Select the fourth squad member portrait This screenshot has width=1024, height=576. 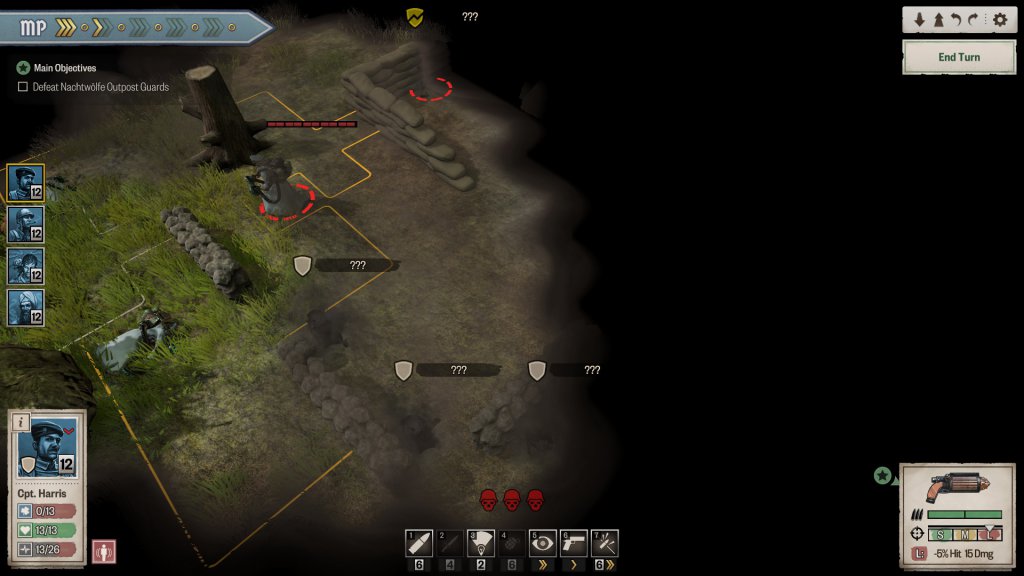point(25,308)
